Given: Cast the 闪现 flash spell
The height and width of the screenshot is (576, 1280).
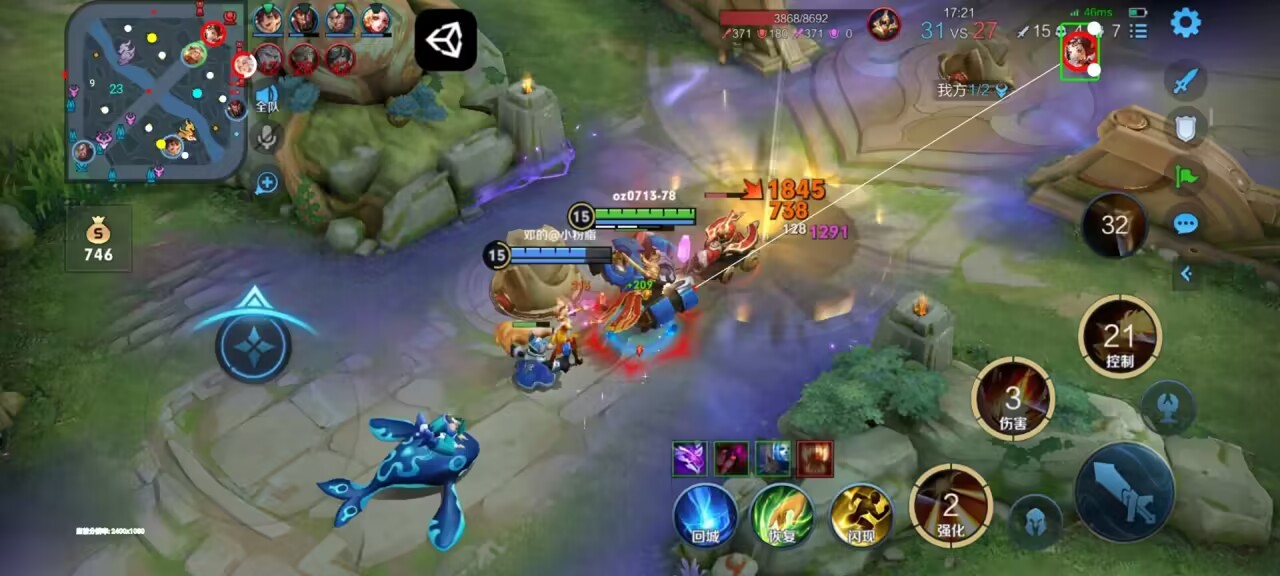Looking at the screenshot, I should pyautogui.click(x=860, y=515).
